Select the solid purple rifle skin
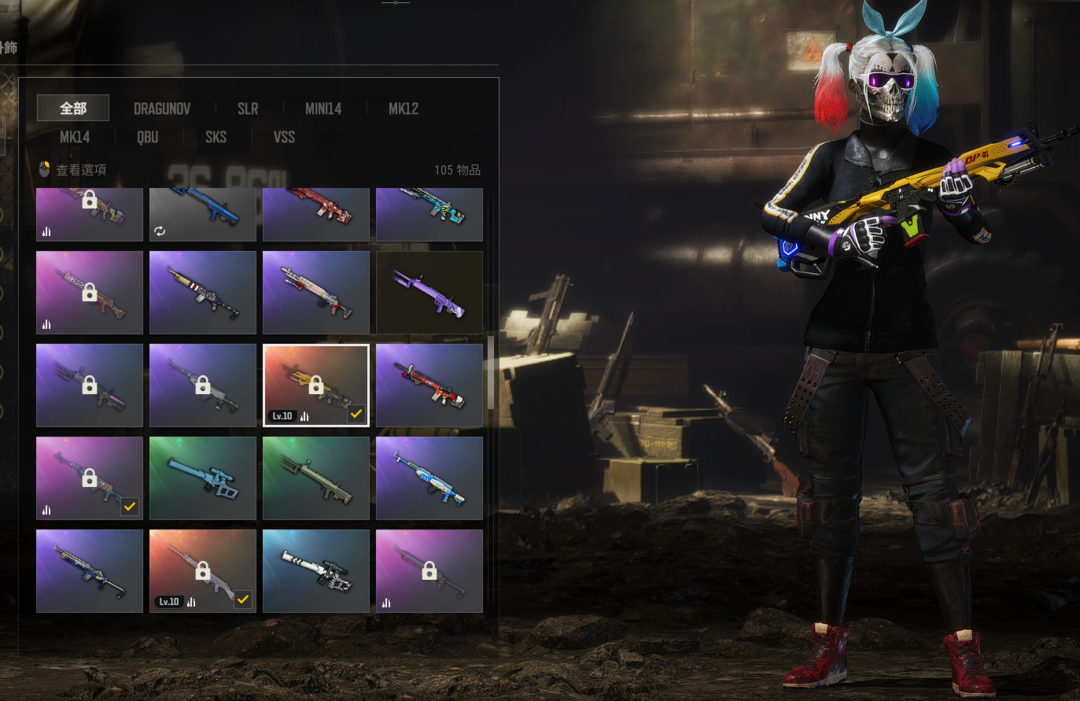1080x701 pixels. point(429,292)
